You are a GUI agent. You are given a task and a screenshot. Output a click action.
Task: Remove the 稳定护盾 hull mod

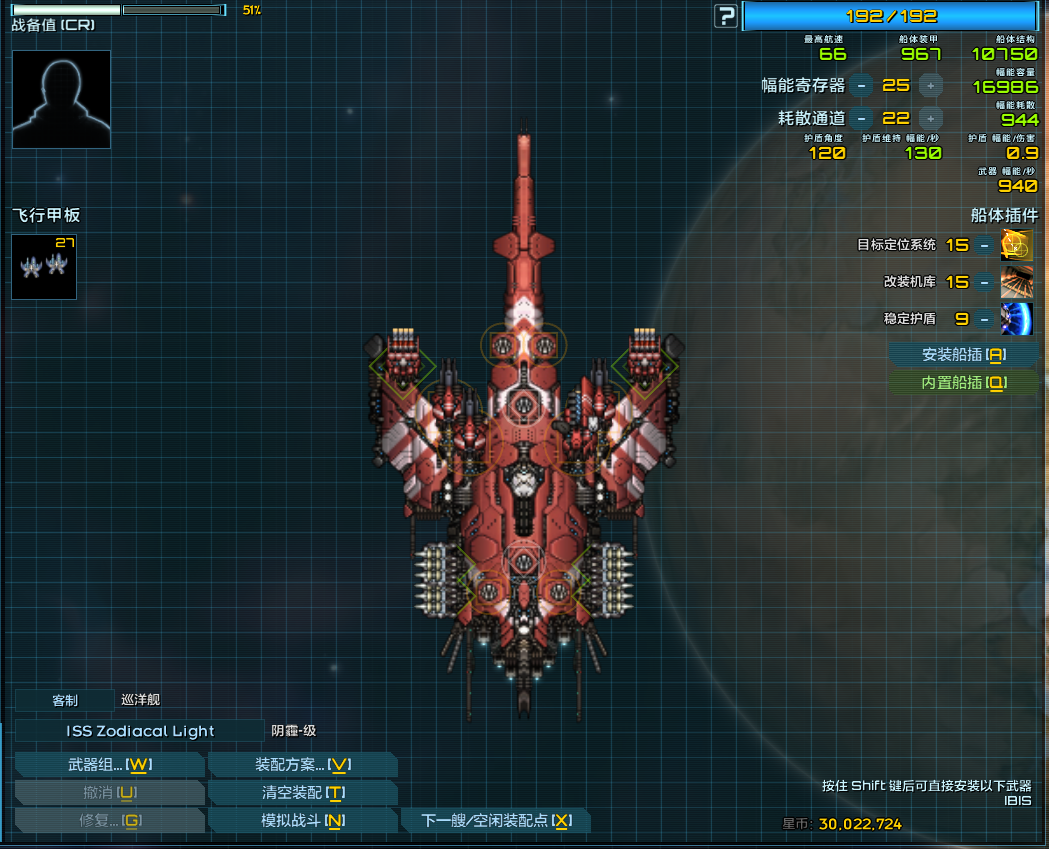985,319
